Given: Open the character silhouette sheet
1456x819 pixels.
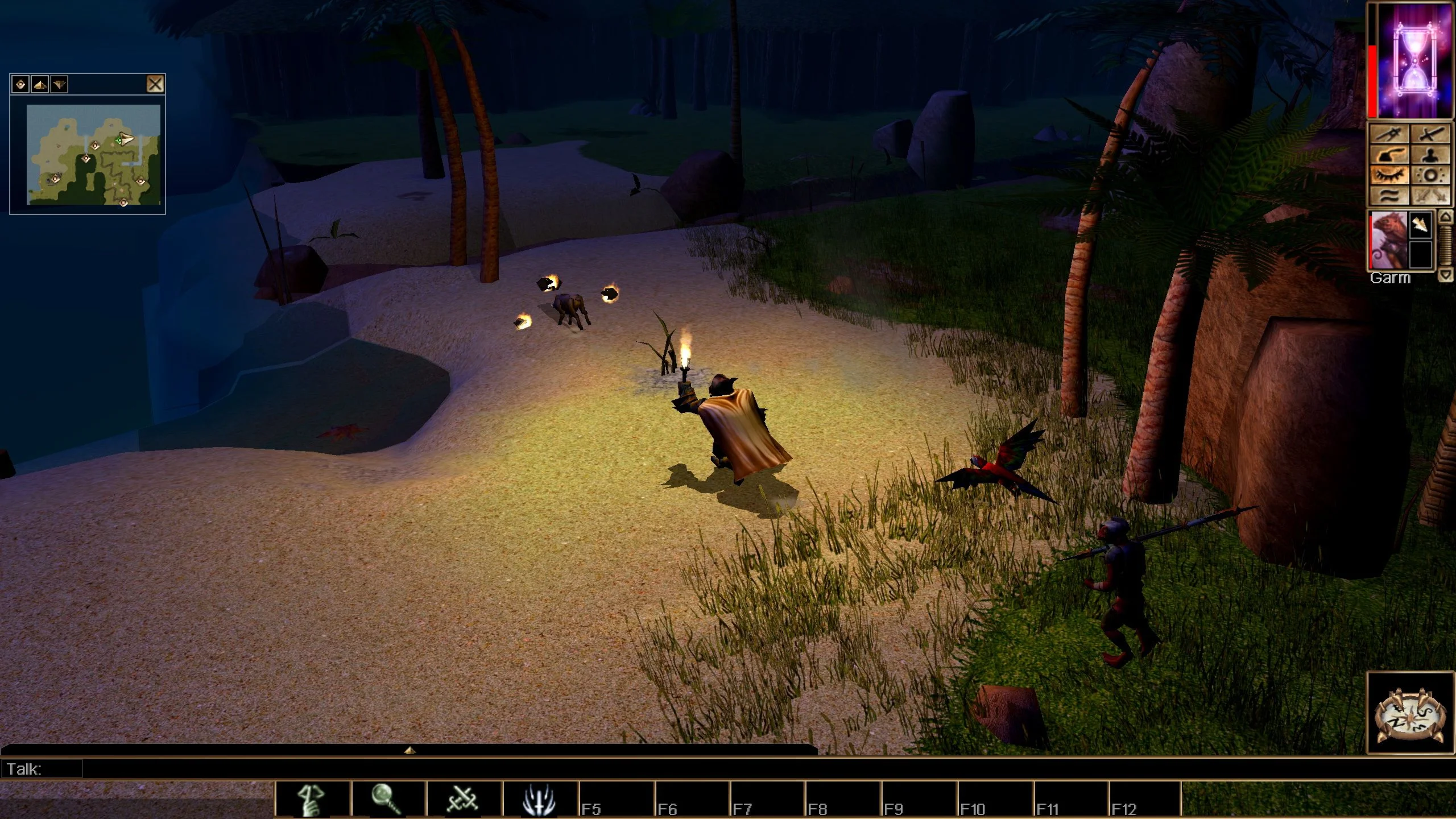Looking at the screenshot, I should [x=1430, y=155].
